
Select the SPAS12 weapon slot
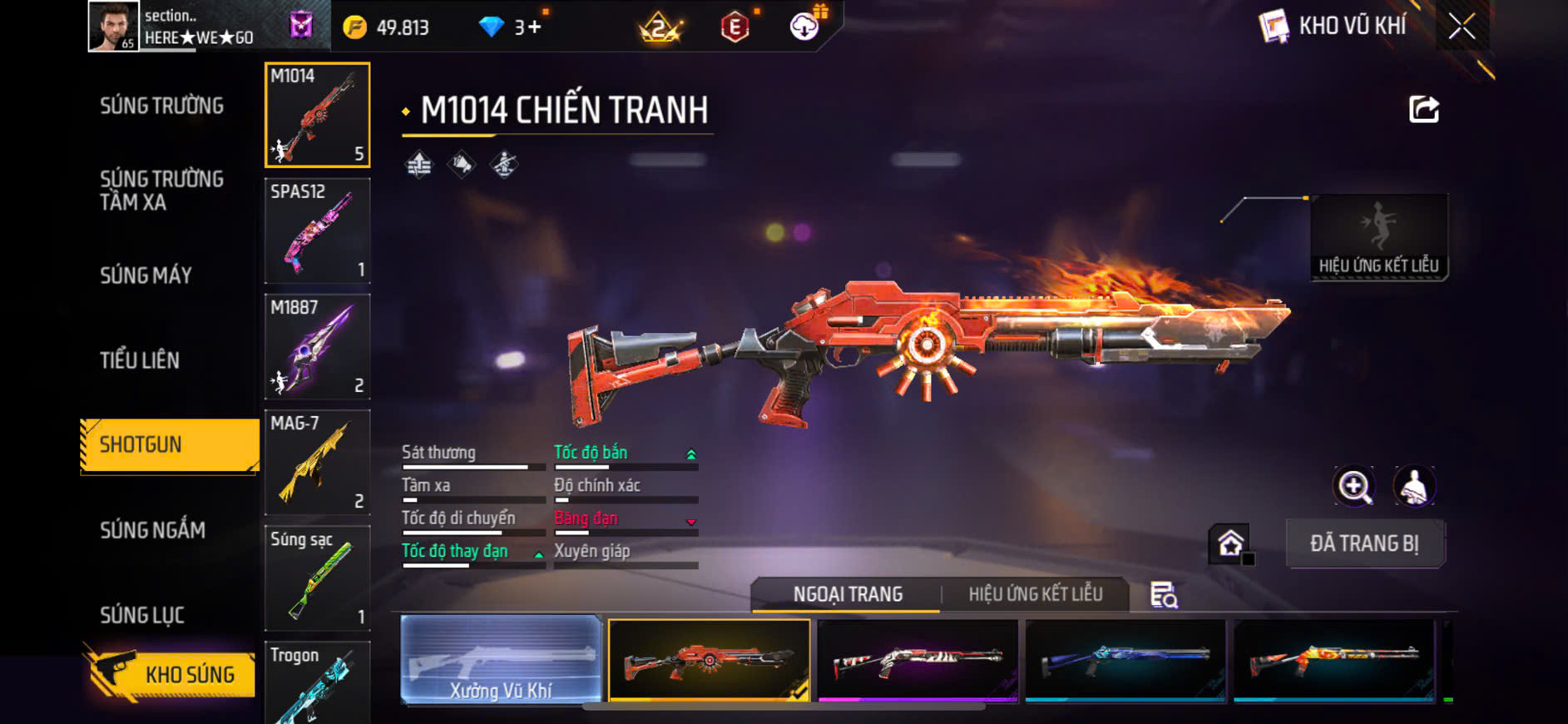317,231
